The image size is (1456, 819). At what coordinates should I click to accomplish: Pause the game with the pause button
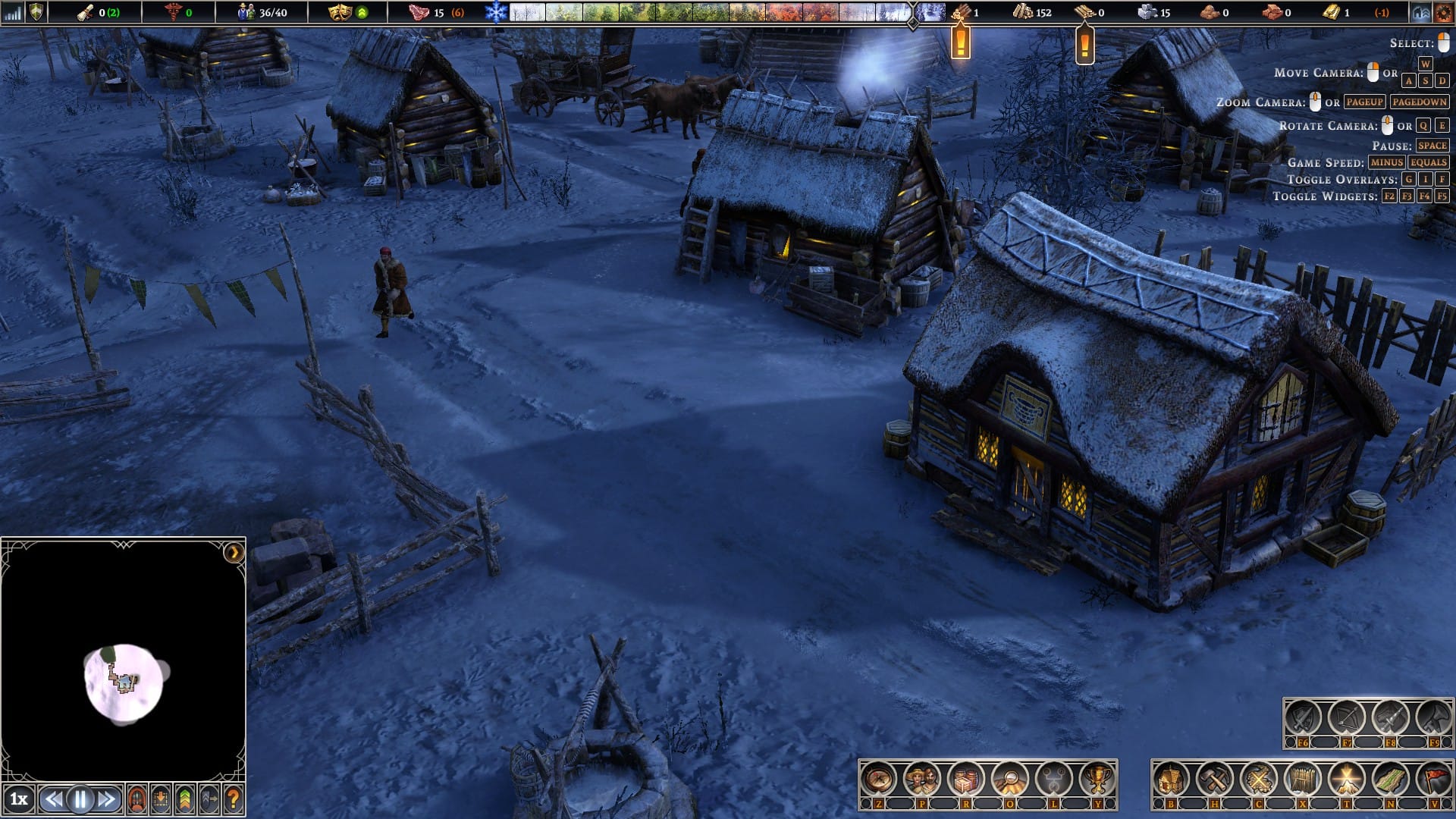coord(80,799)
